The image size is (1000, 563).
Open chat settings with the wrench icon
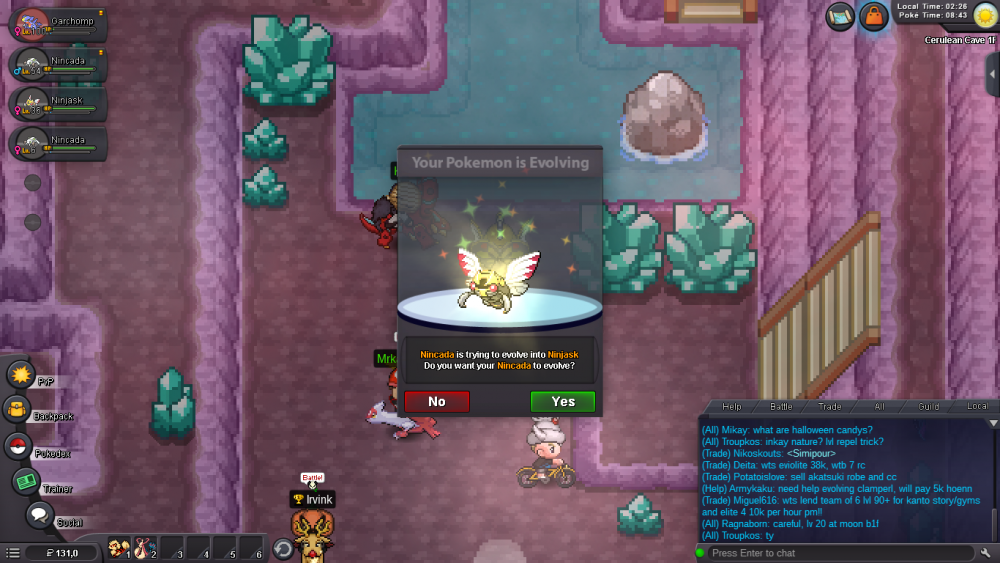[x=987, y=553]
